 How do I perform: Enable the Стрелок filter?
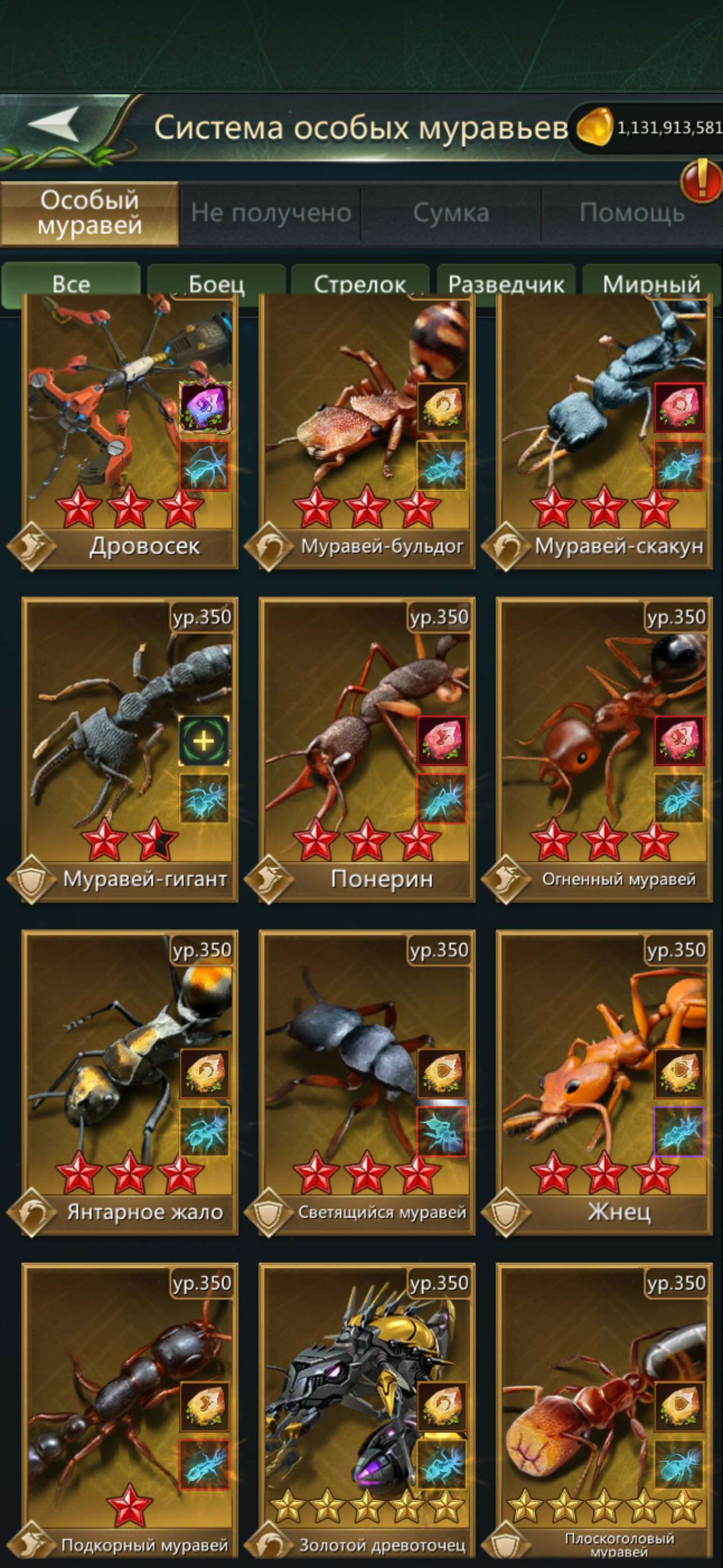point(360,282)
